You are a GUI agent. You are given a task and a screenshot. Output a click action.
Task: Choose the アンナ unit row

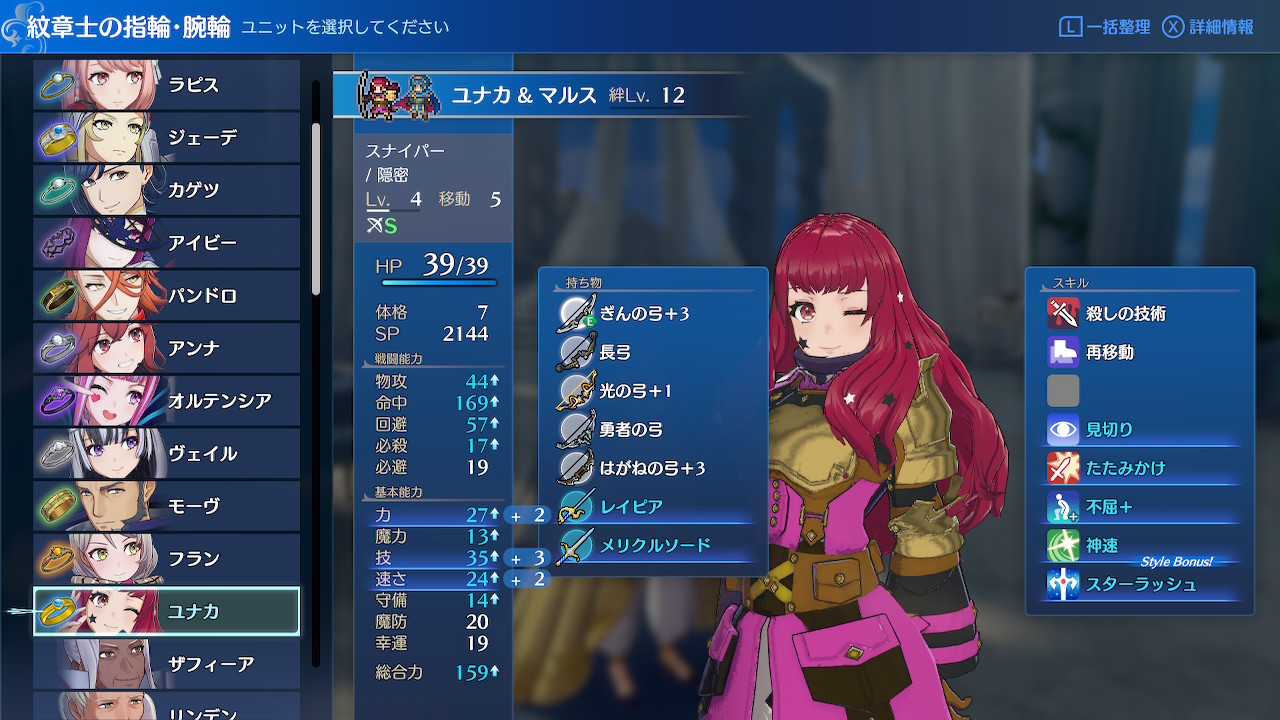click(x=166, y=349)
